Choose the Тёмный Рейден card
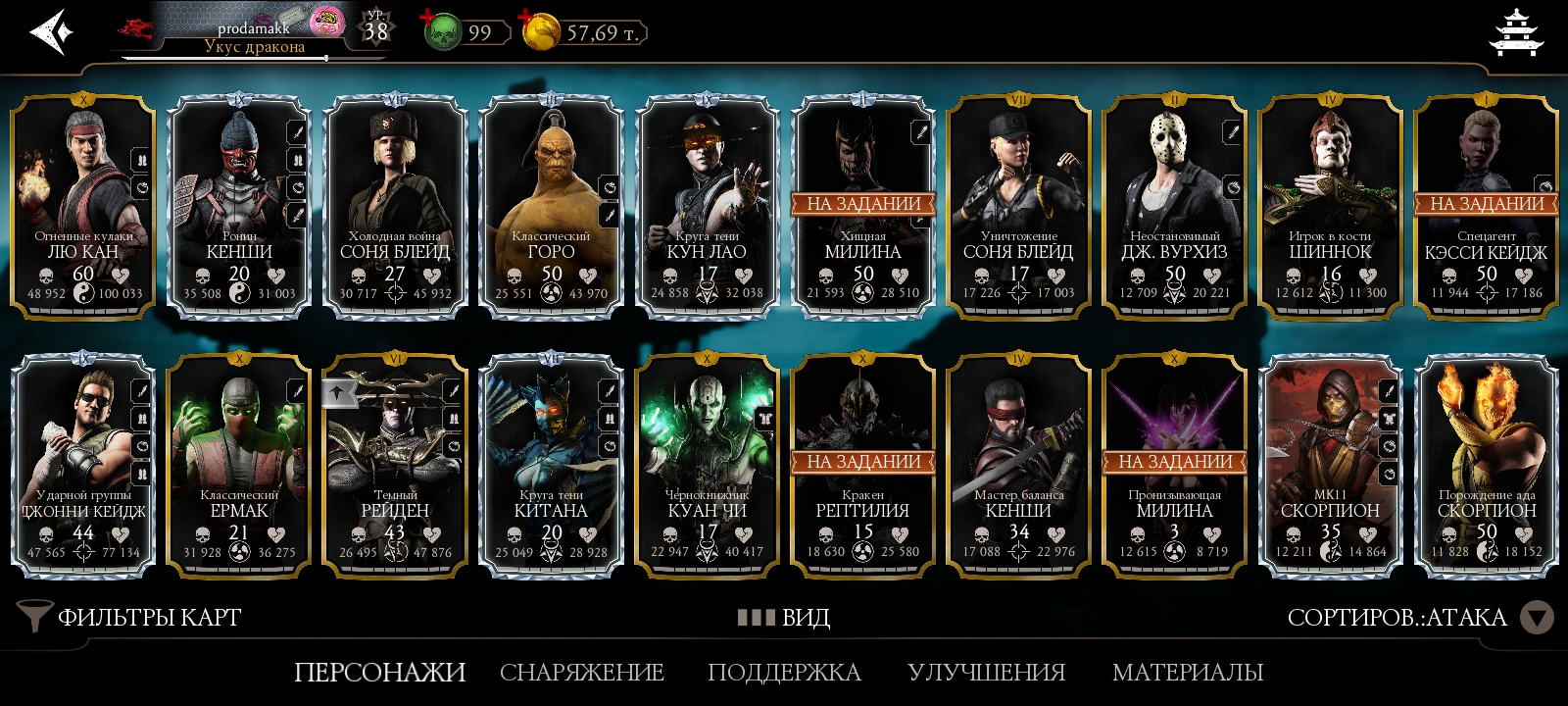 (395, 464)
